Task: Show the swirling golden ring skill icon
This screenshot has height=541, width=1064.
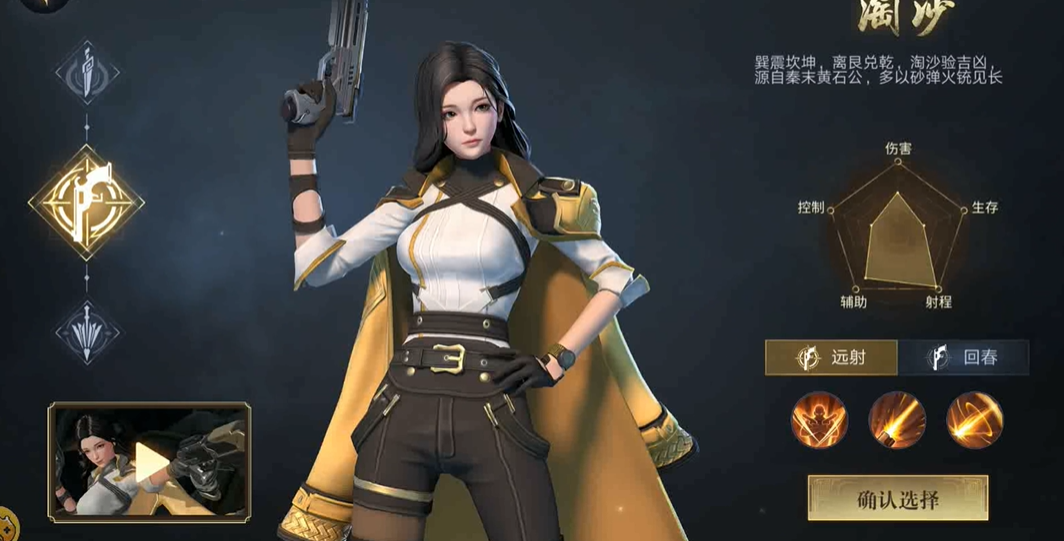Action: coord(974,419)
